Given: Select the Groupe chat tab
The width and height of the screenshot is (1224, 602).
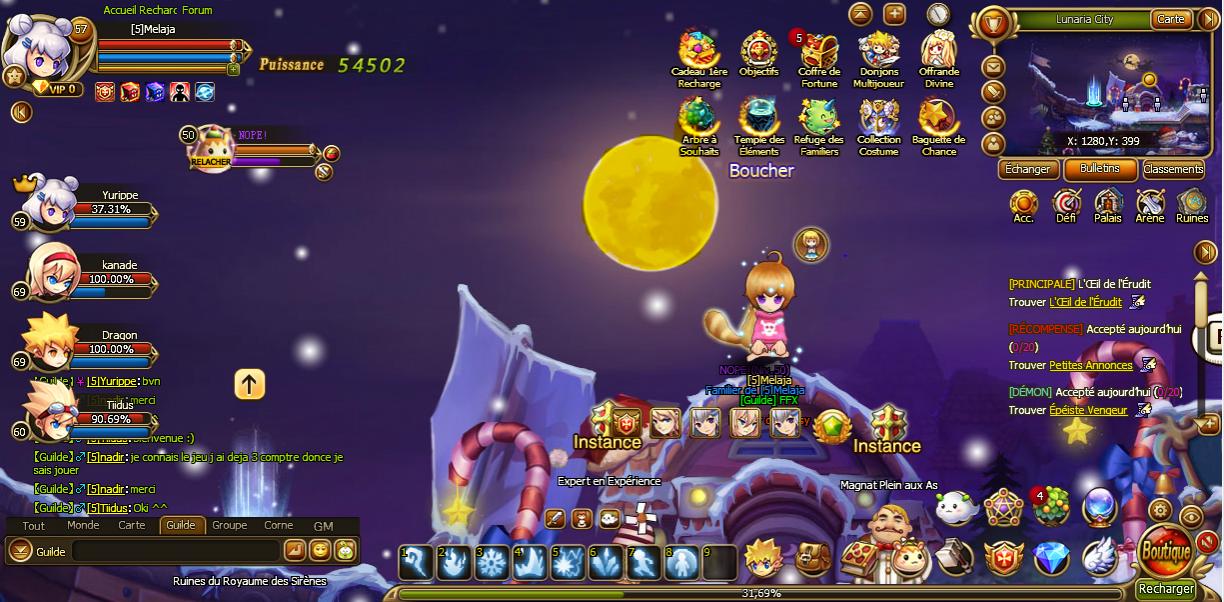Looking at the screenshot, I should 229,525.
